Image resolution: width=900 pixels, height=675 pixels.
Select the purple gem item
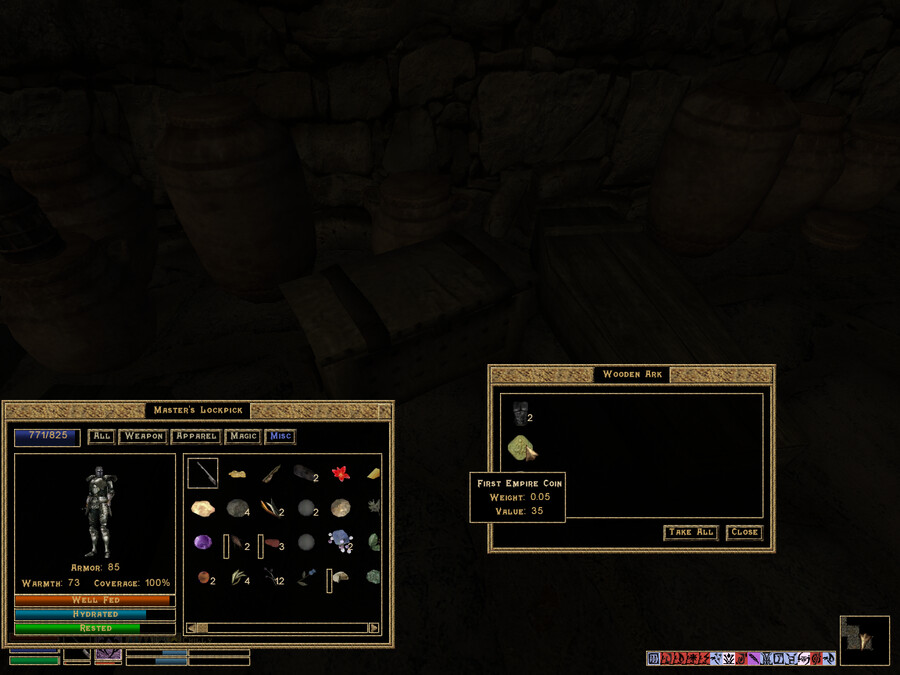(203, 542)
